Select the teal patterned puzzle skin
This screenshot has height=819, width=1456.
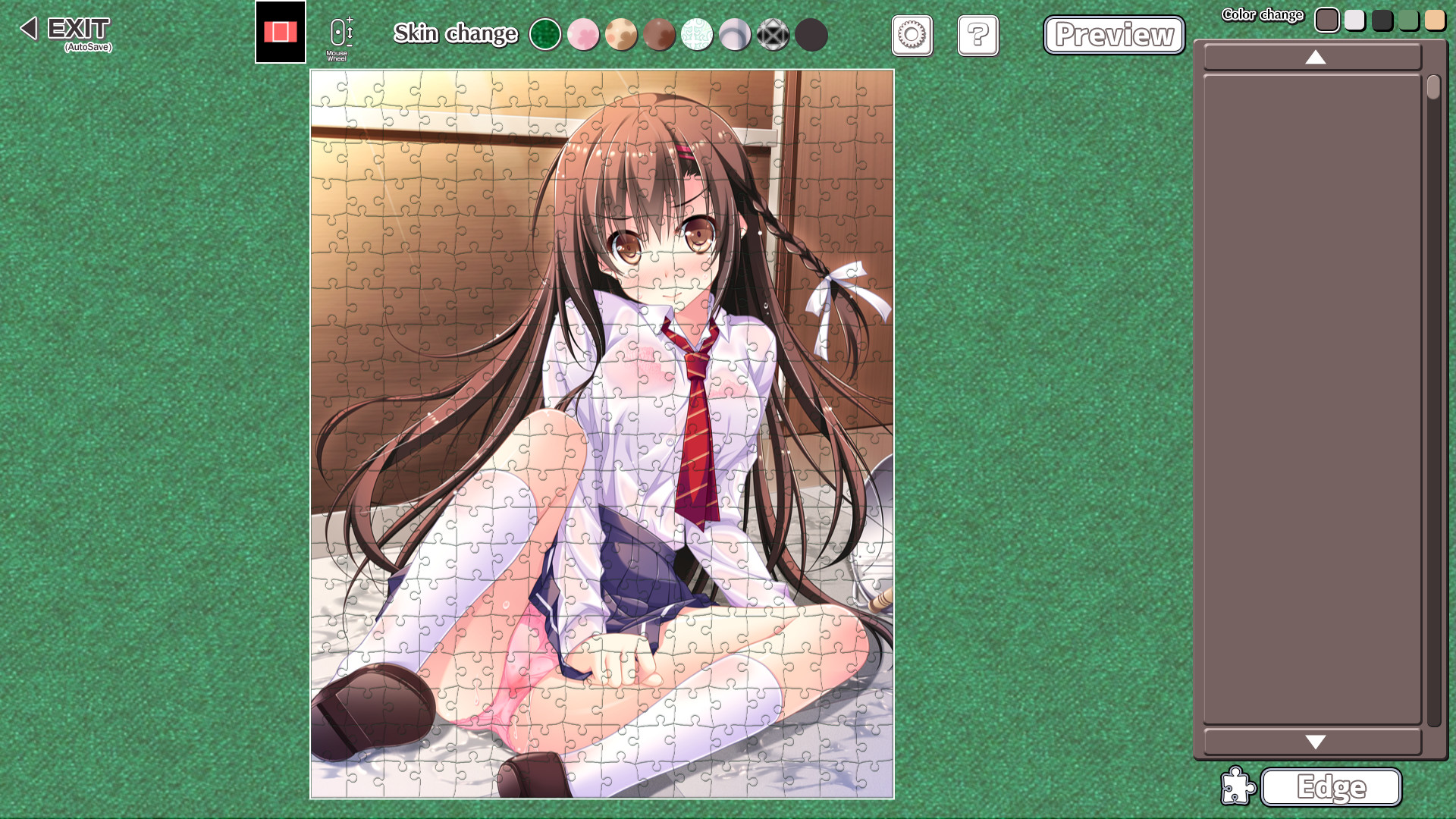click(698, 35)
